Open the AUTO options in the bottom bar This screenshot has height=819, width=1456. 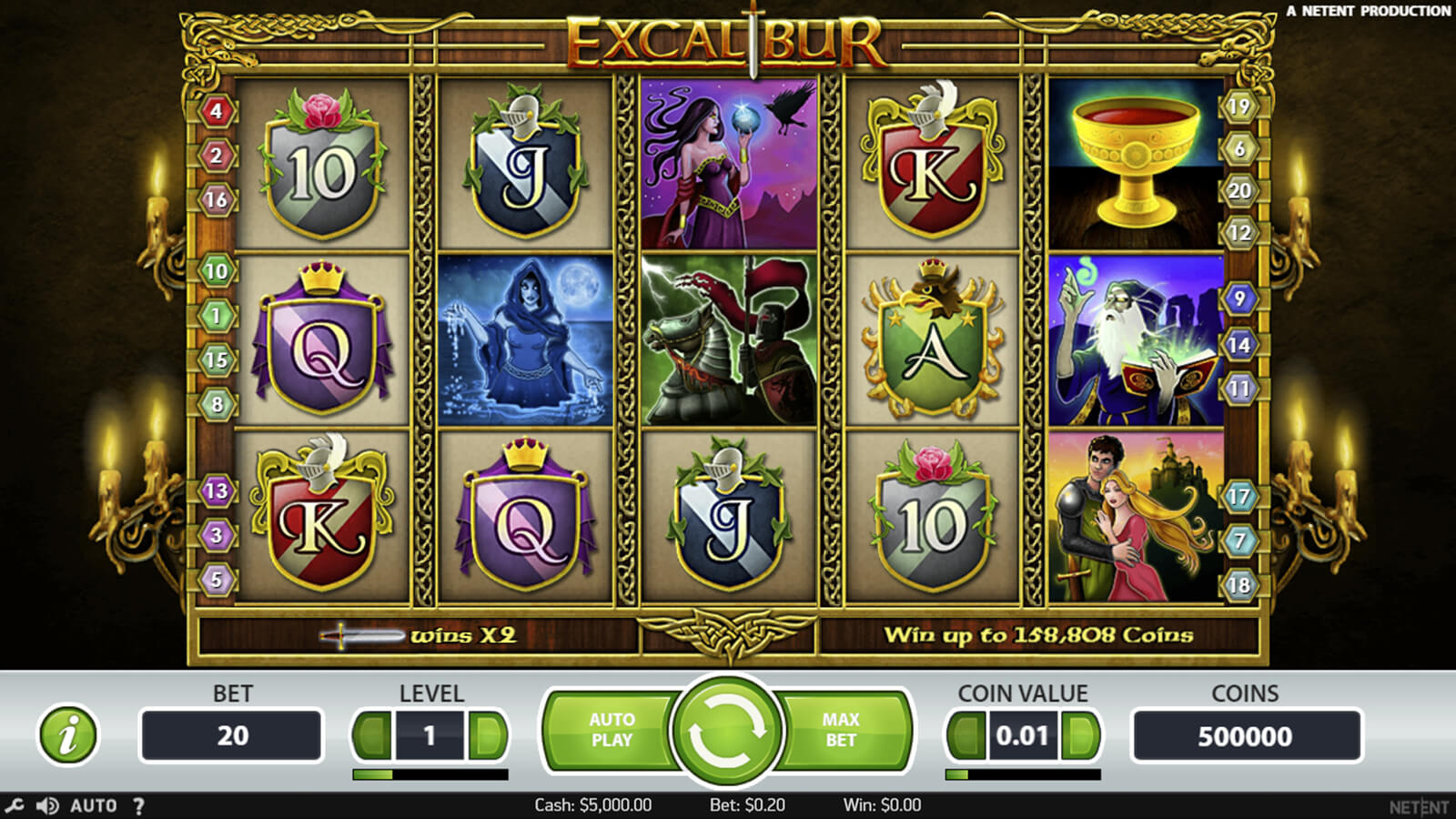click(94, 805)
